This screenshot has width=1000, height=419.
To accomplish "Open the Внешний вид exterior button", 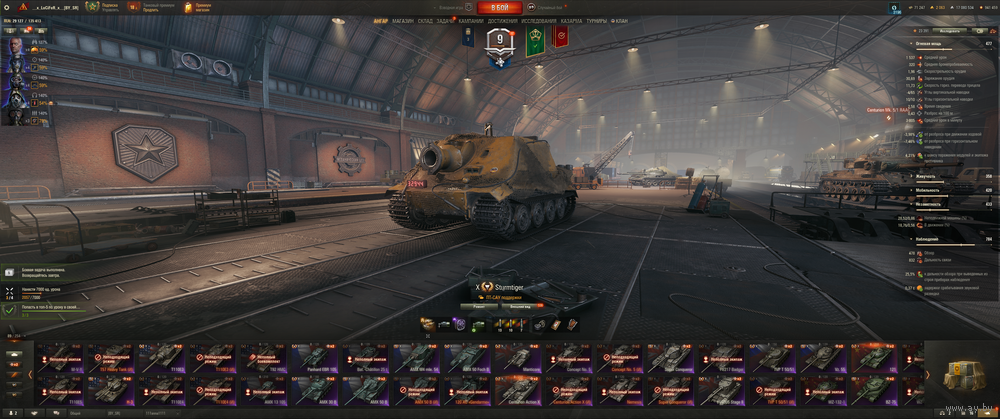I will 520,306.
